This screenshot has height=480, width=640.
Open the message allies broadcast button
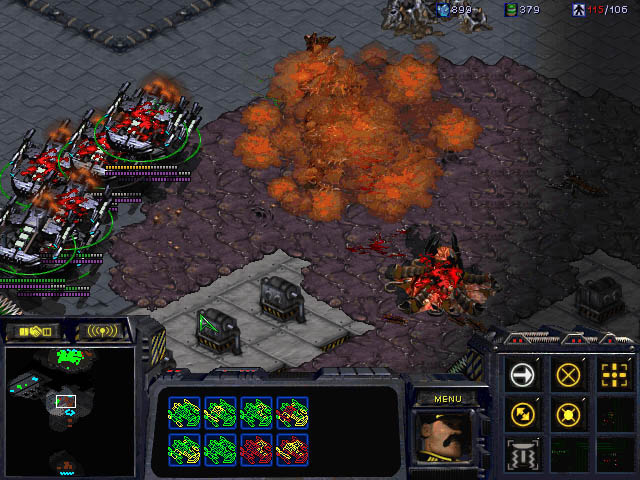tap(103, 331)
